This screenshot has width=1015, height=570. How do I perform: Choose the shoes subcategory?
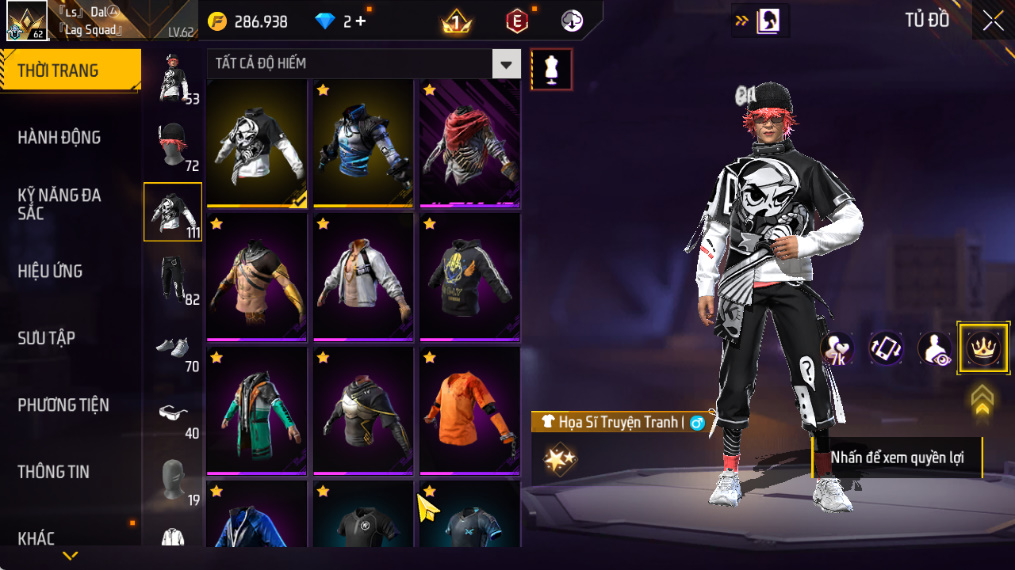tap(174, 348)
